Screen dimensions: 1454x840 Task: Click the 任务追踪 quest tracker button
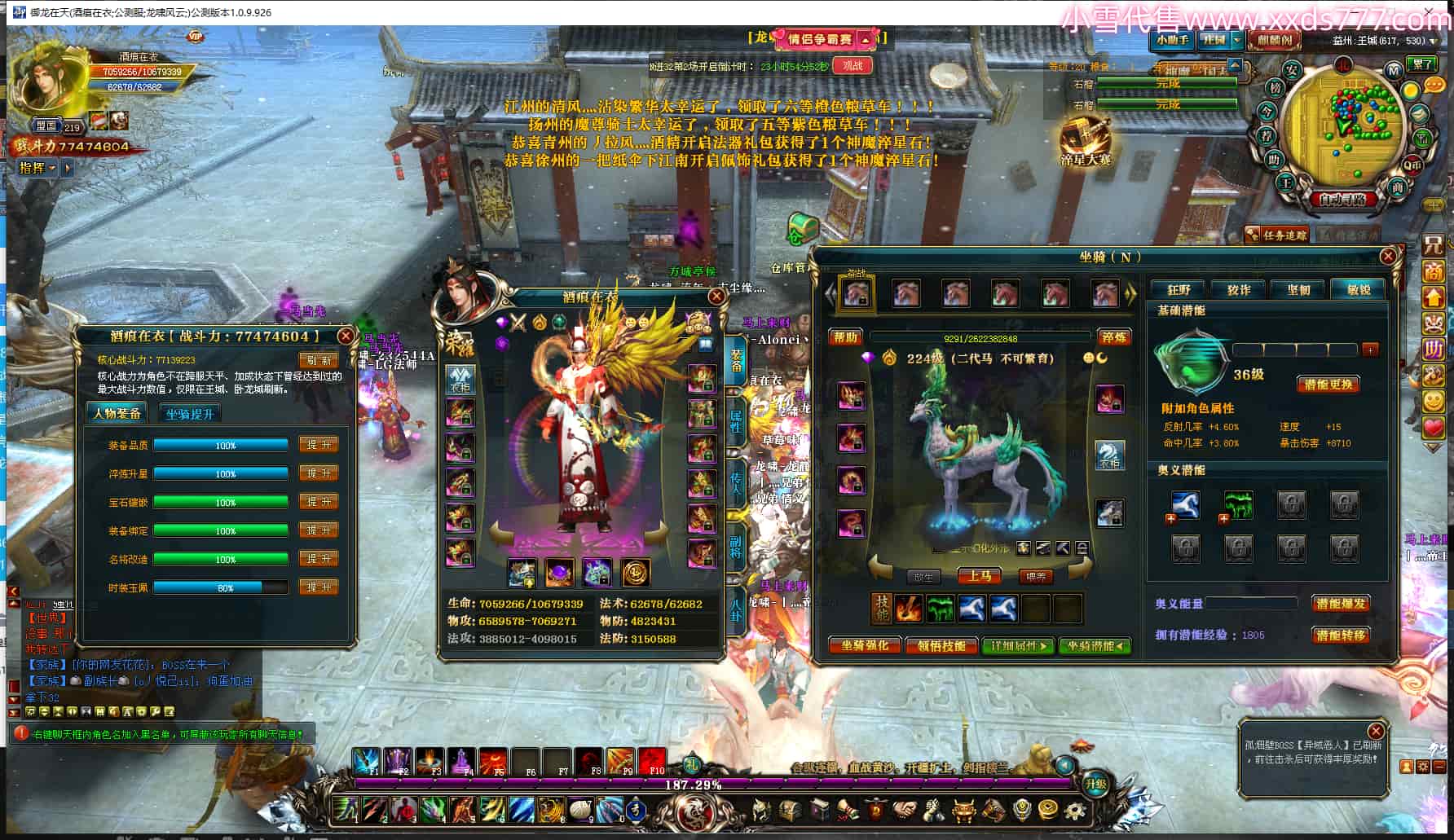tap(1278, 235)
